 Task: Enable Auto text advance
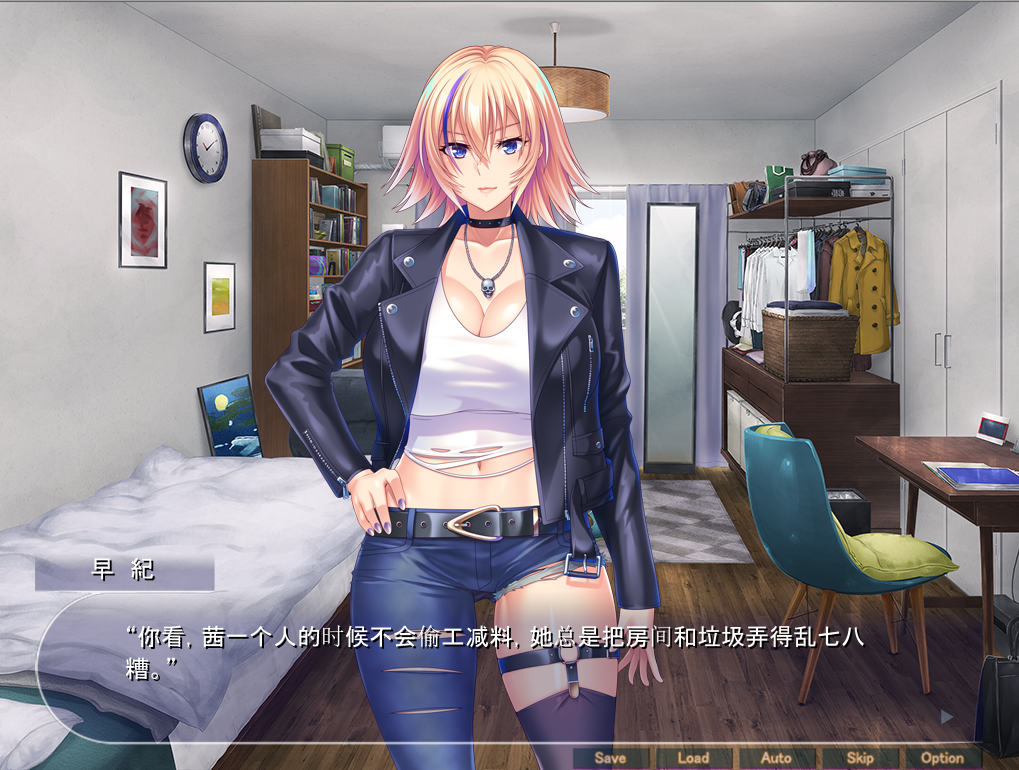point(776,758)
